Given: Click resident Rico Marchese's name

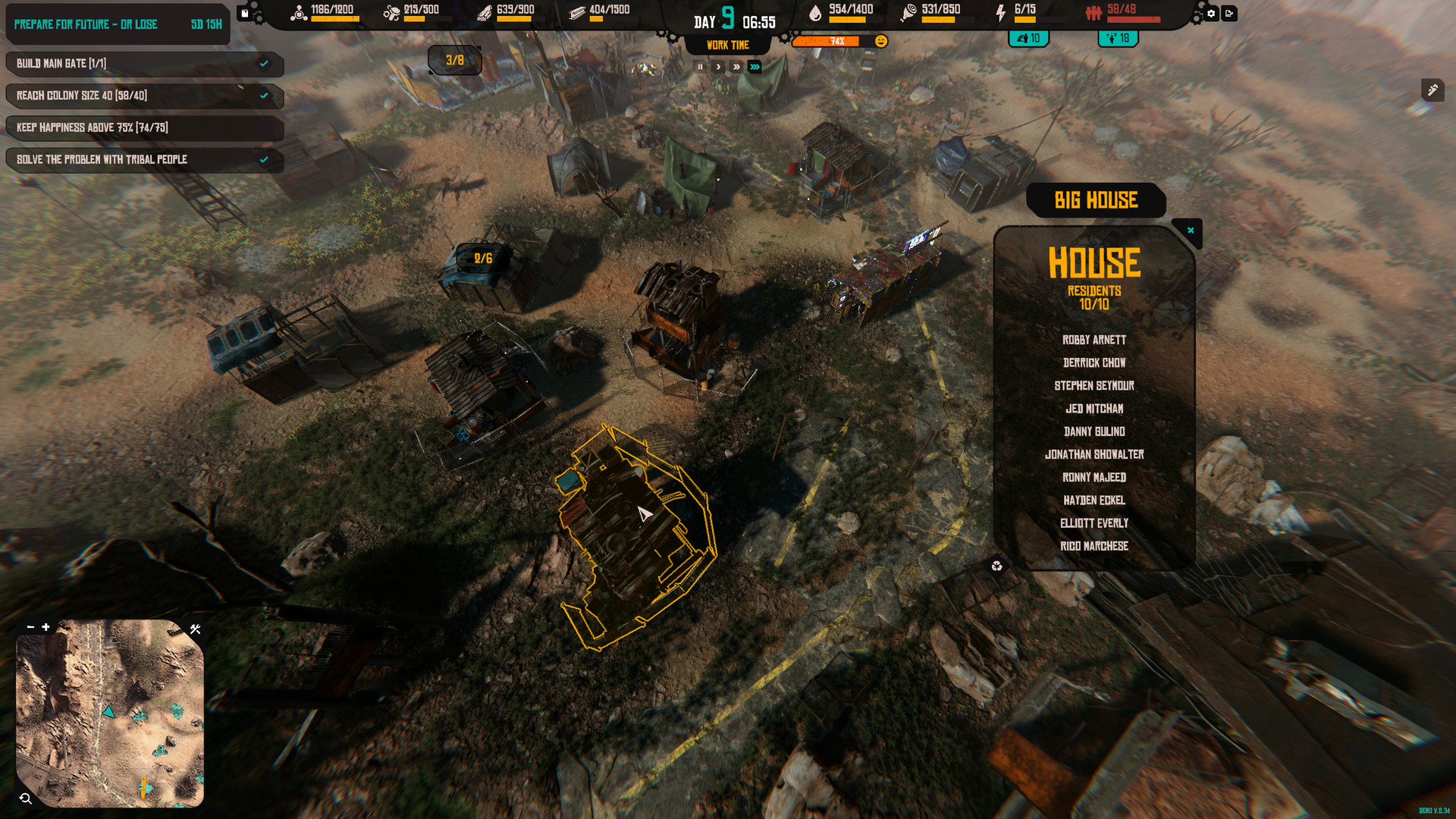Looking at the screenshot, I should click(1094, 546).
